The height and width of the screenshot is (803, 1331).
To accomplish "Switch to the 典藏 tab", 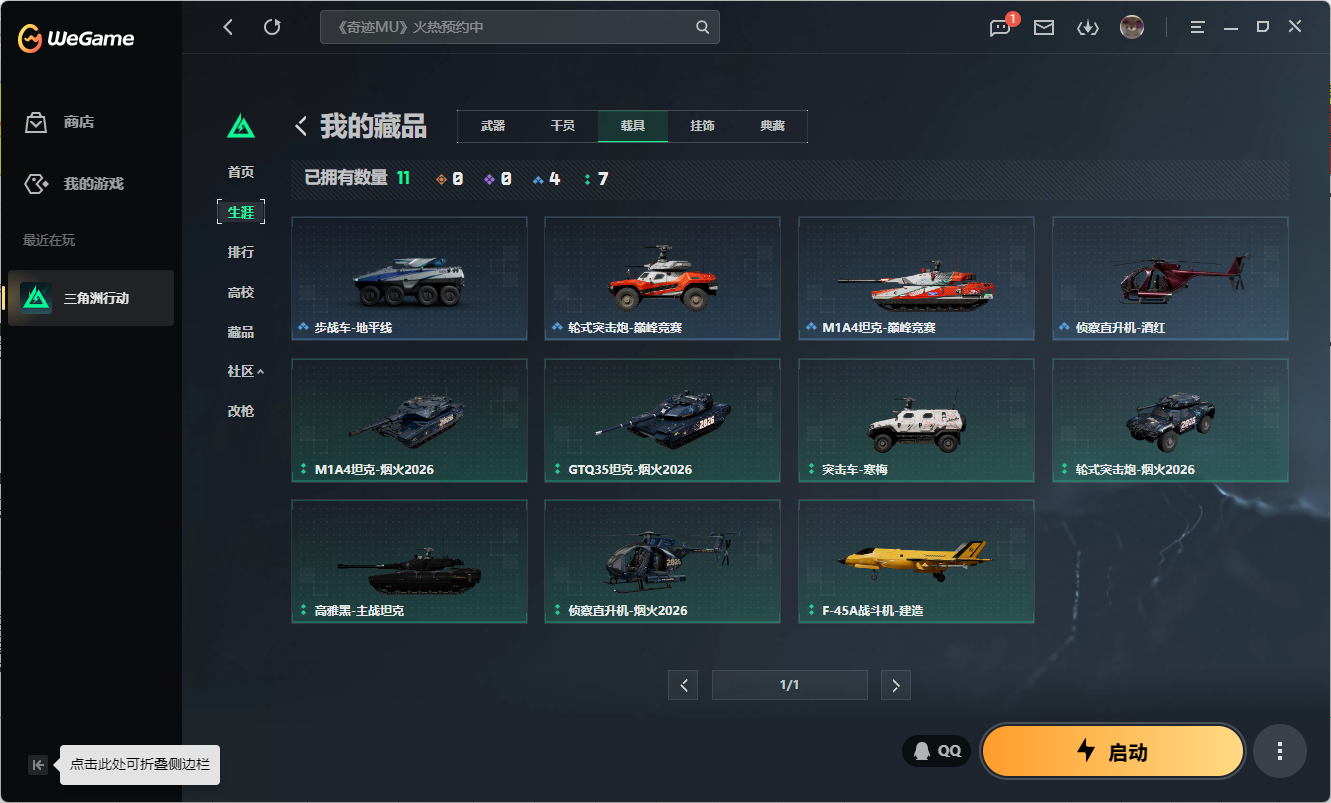I will click(x=774, y=126).
